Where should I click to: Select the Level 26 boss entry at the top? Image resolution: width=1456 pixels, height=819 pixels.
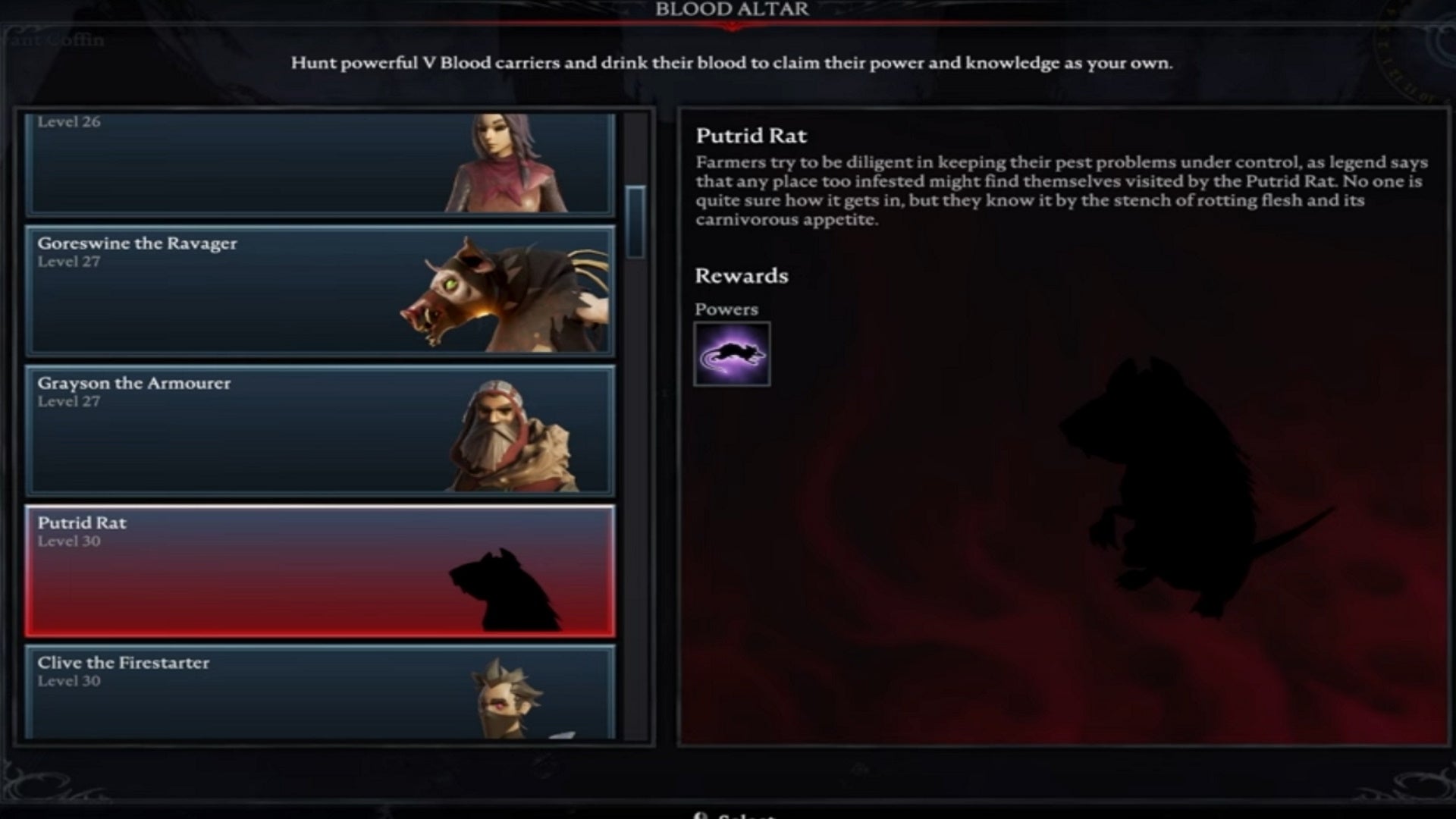pyautogui.click(x=227, y=159)
